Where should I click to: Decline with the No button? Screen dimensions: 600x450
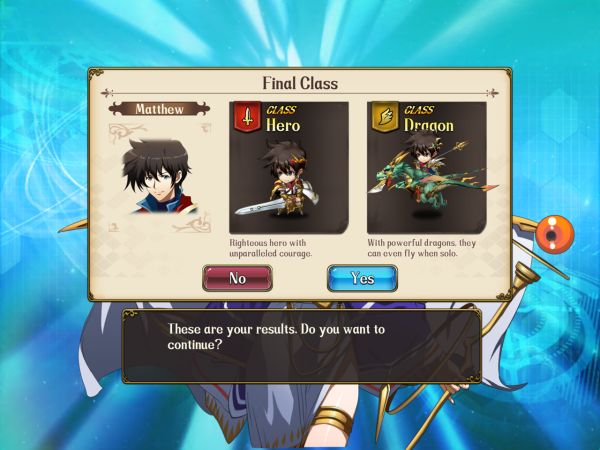[x=237, y=278]
